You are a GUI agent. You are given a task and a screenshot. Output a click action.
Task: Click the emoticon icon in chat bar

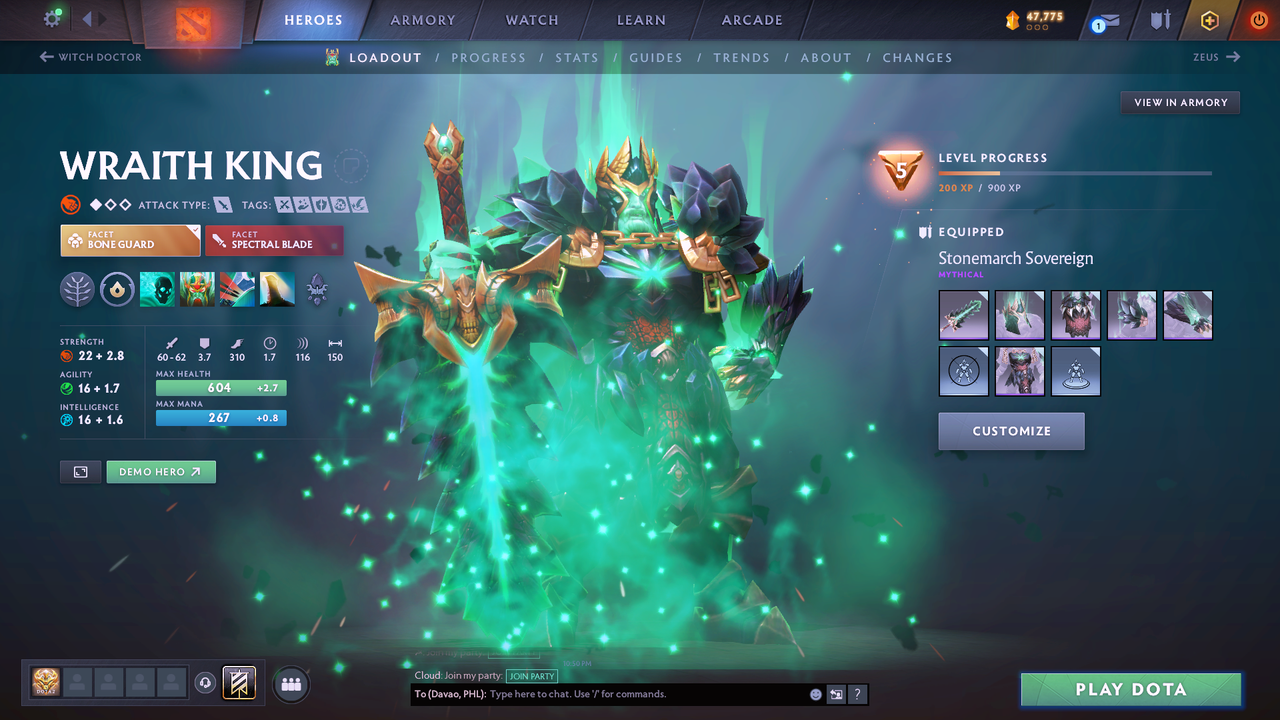[x=815, y=693]
